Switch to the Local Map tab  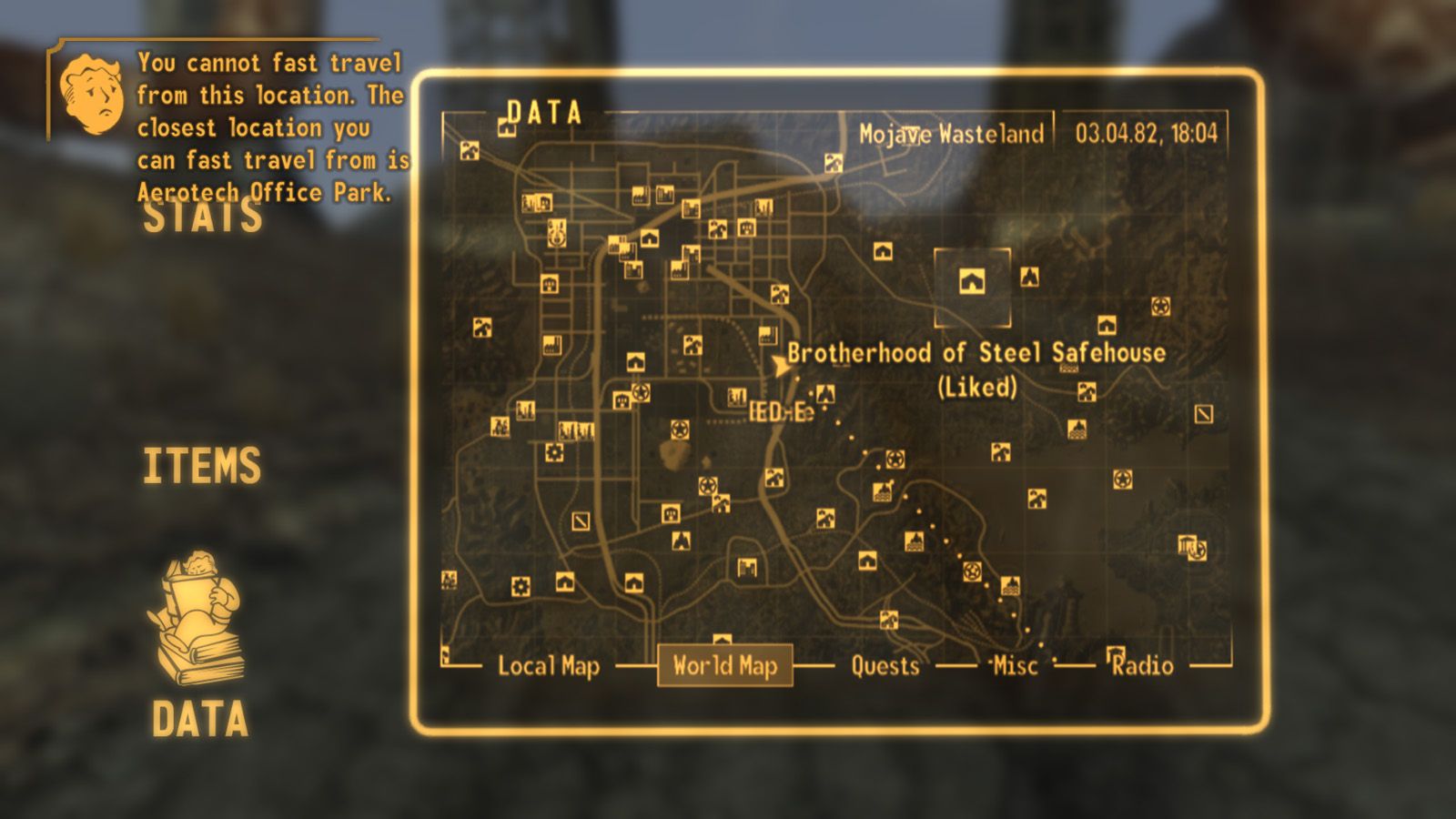pyautogui.click(x=548, y=667)
